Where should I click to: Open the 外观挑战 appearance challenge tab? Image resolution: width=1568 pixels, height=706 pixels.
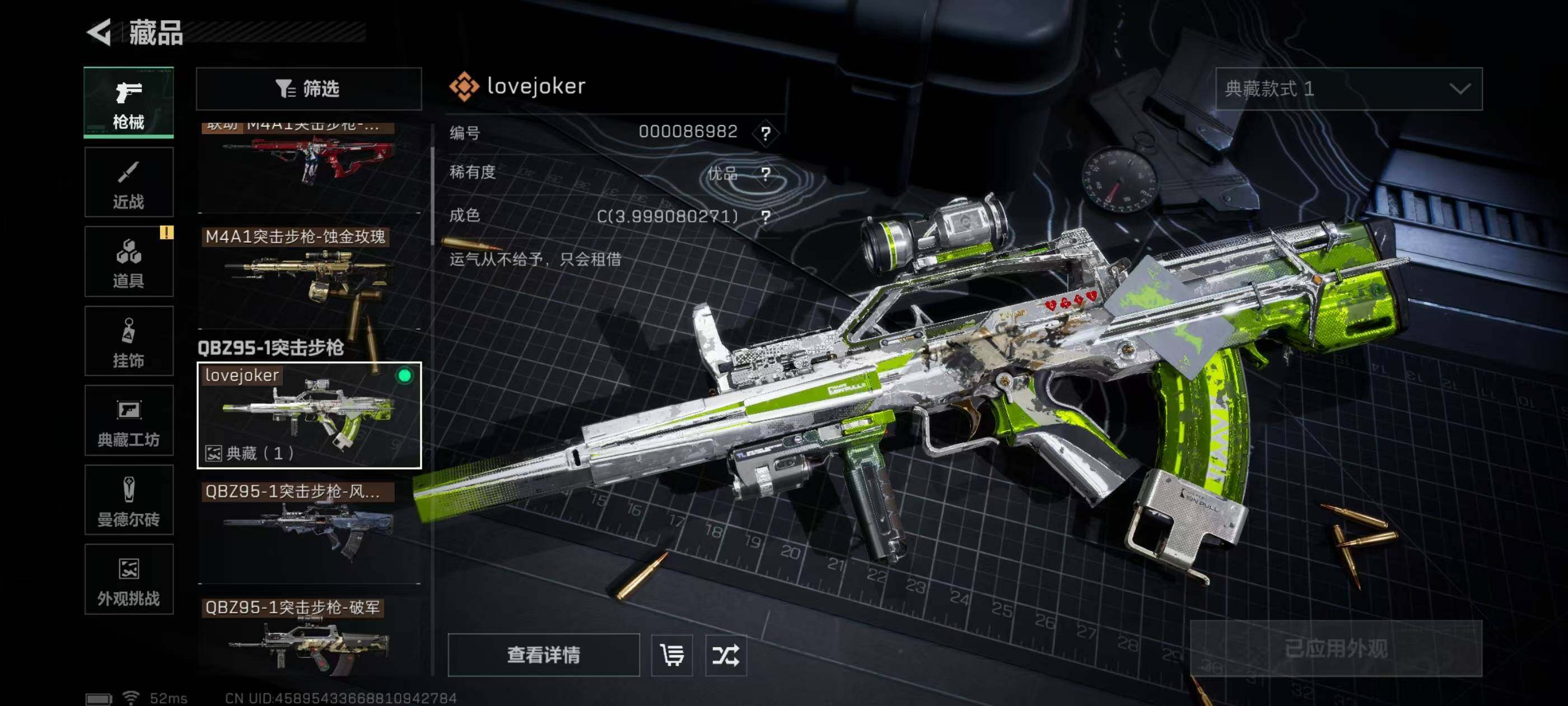point(128,579)
